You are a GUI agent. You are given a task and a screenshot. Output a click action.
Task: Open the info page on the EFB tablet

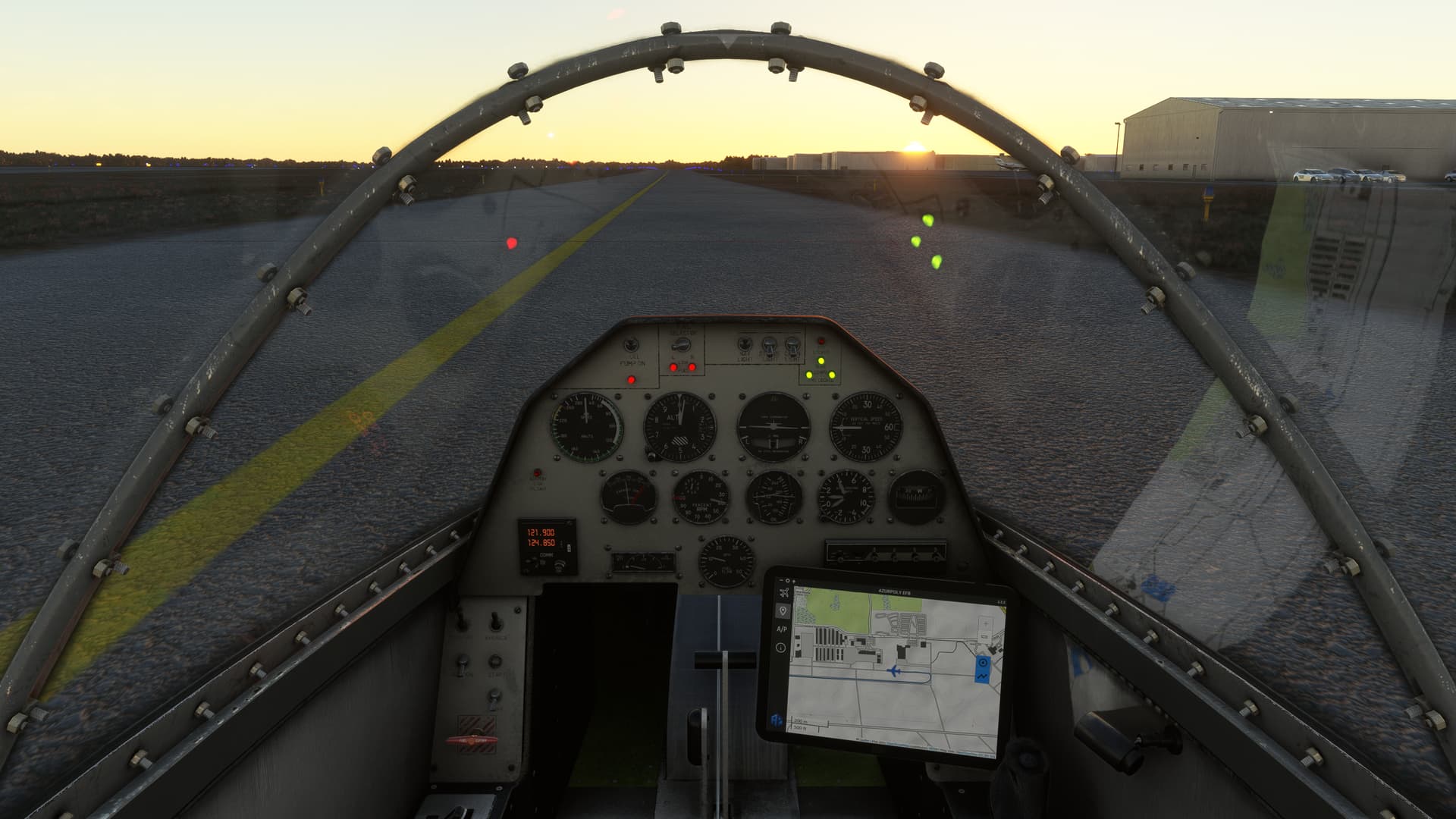click(x=780, y=648)
